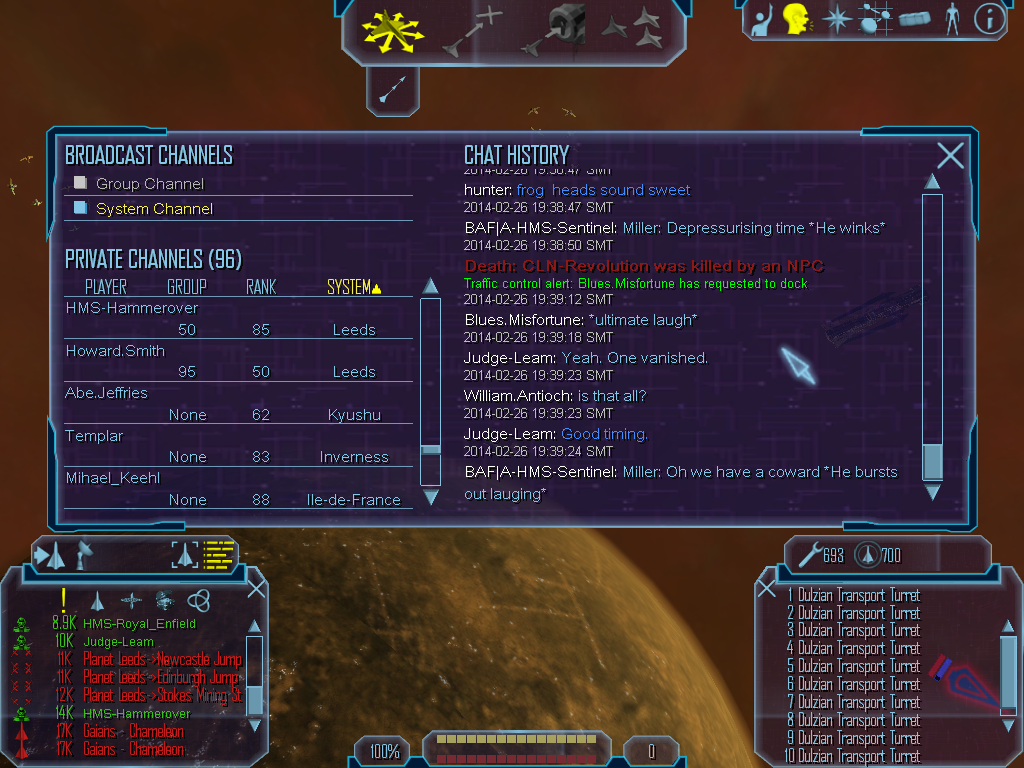The width and height of the screenshot is (1024, 768).
Task: Click the Mihael_Keehl player row
Action: coord(112,478)
